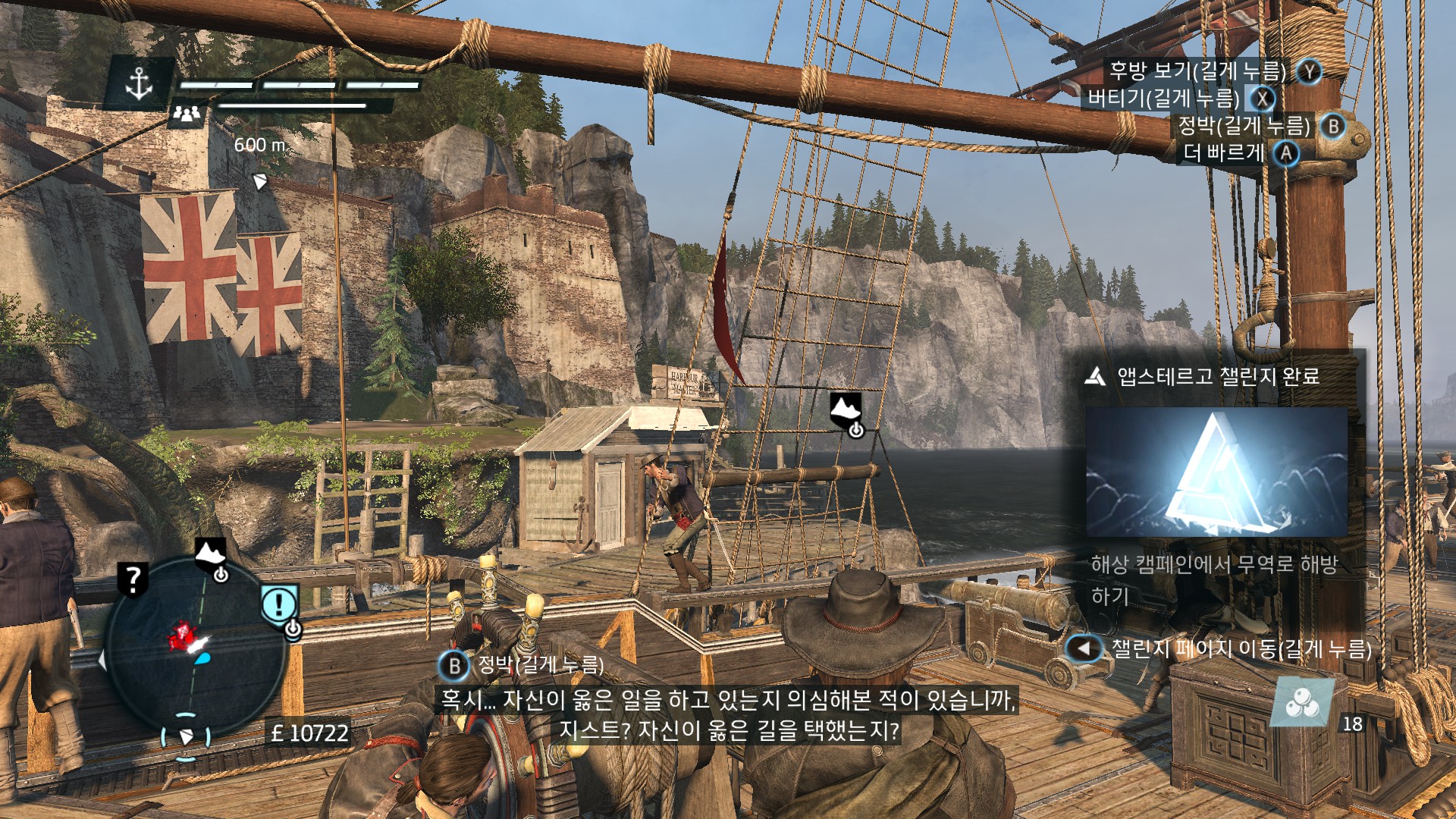The width and height of the screenshot is (1456, 819).
Task: Open the Abstergo challenge completed thumbnail
Action: (x=1216, y=472)
